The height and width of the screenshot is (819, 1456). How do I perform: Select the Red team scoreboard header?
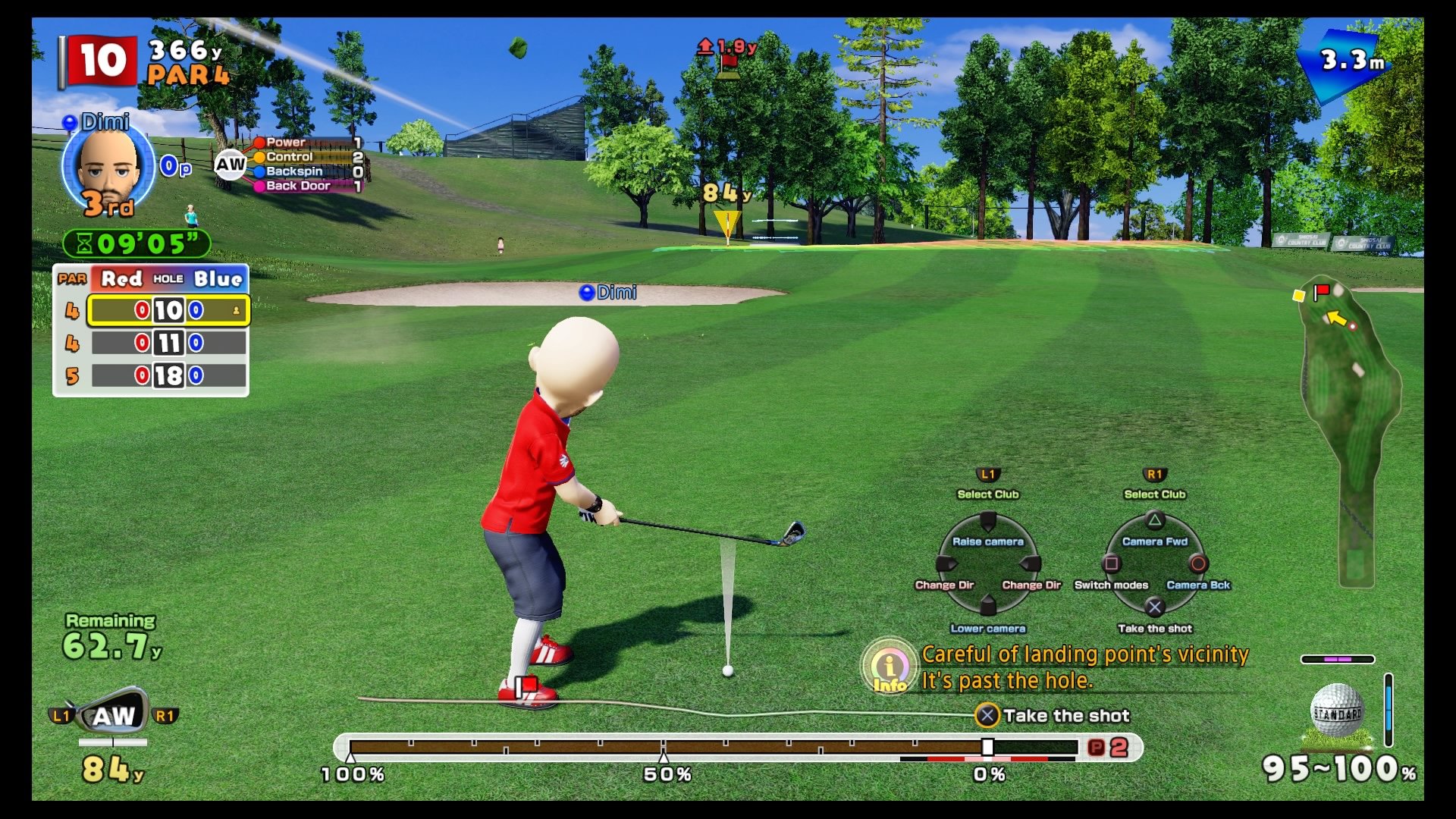click(x=120, y=279)
